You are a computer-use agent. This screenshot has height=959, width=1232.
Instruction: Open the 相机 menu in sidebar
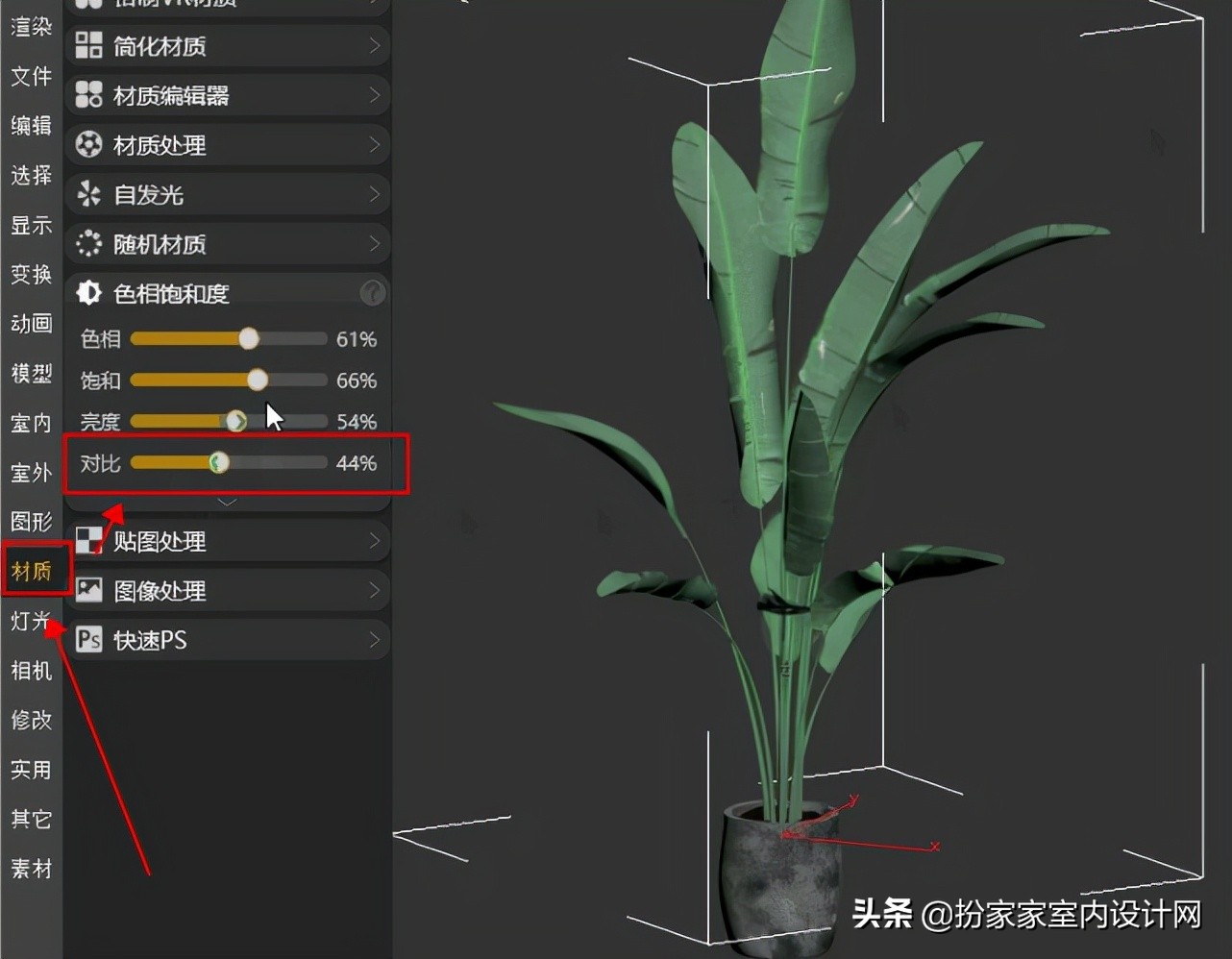tap(30, 670)
